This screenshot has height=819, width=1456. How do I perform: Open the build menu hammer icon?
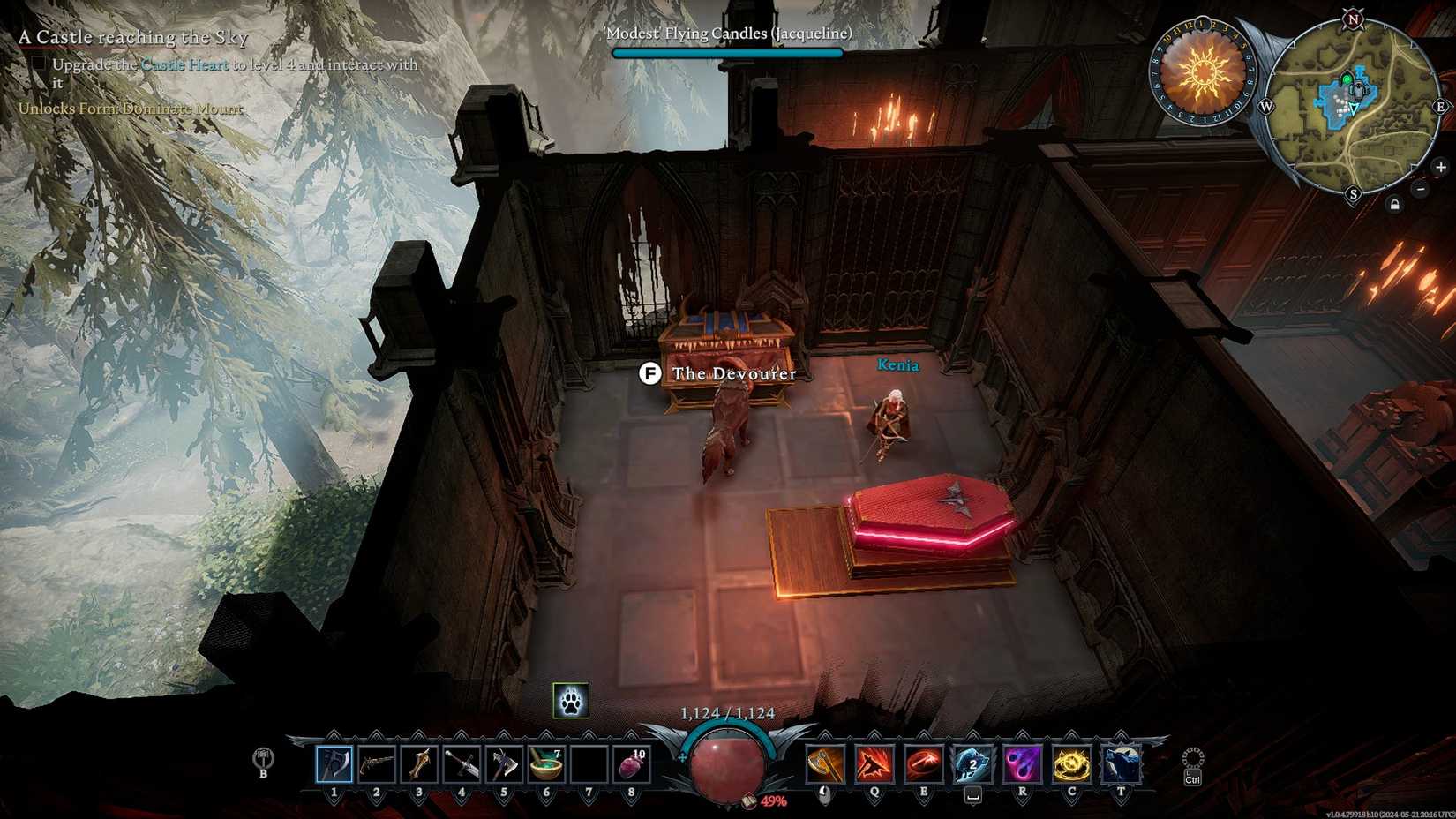point(263,759)
